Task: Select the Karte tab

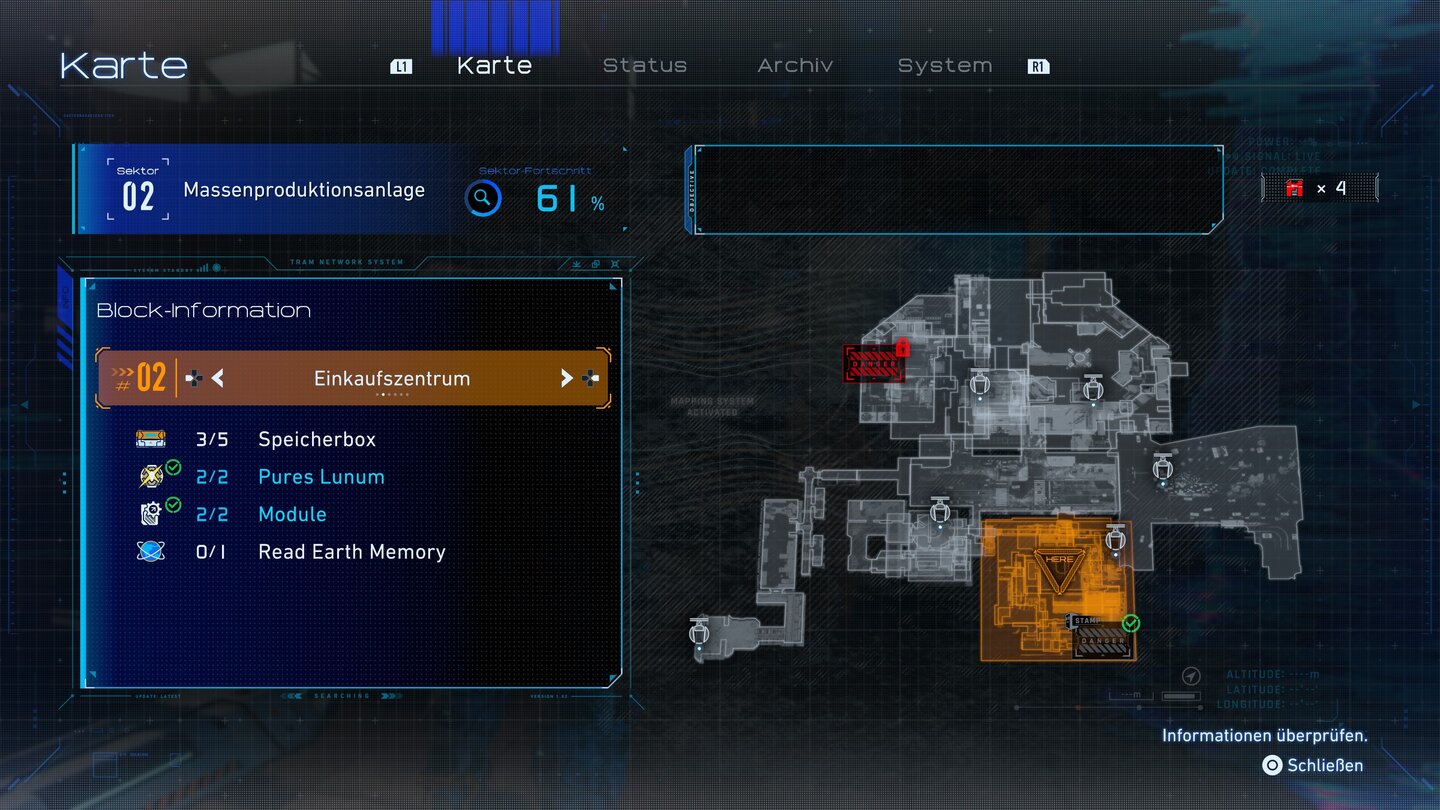Action: coord(494,66)
